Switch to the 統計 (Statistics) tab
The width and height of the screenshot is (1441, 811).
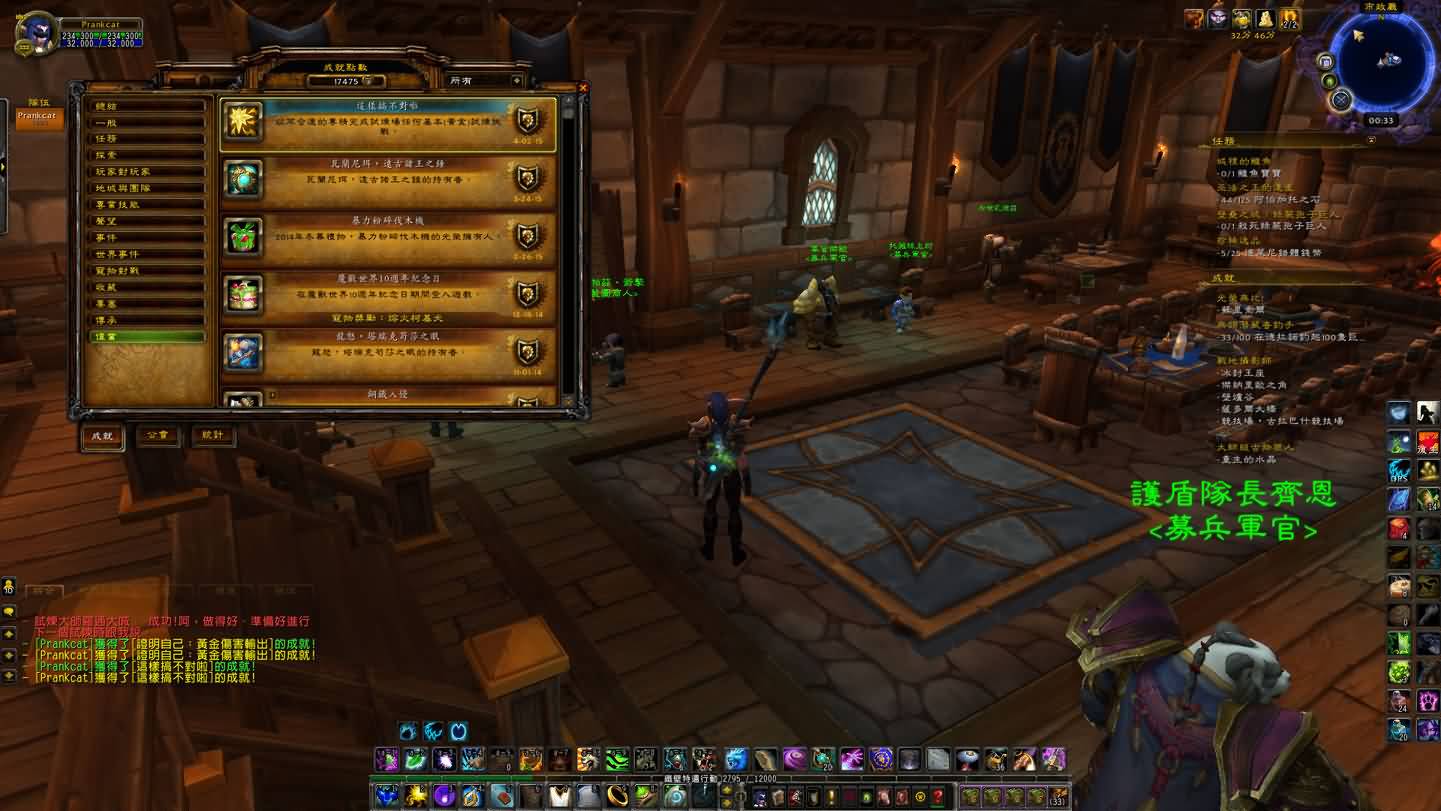(213, 436)
